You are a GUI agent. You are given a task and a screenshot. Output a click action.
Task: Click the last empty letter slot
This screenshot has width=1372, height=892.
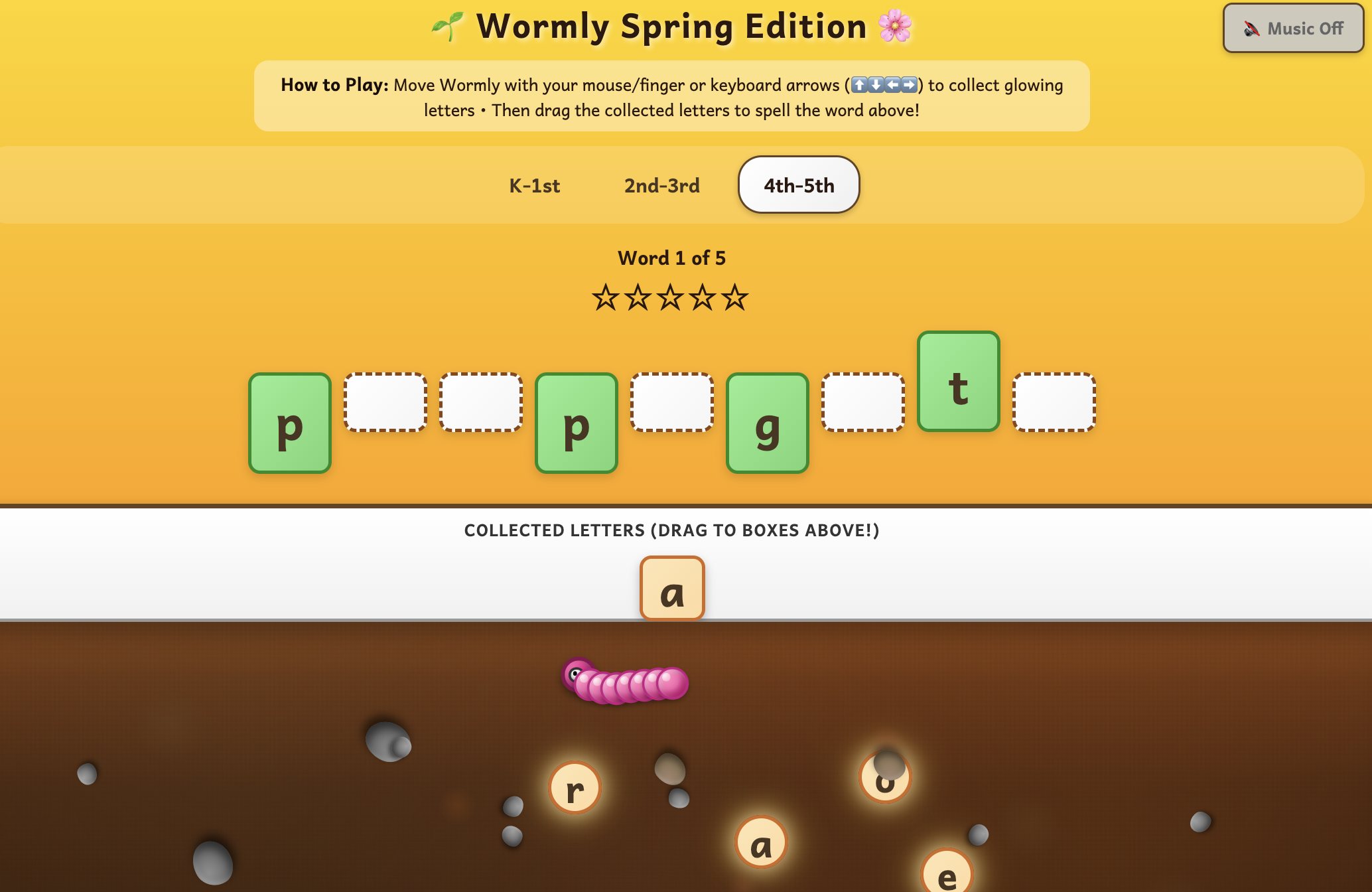coord(1054,402)
